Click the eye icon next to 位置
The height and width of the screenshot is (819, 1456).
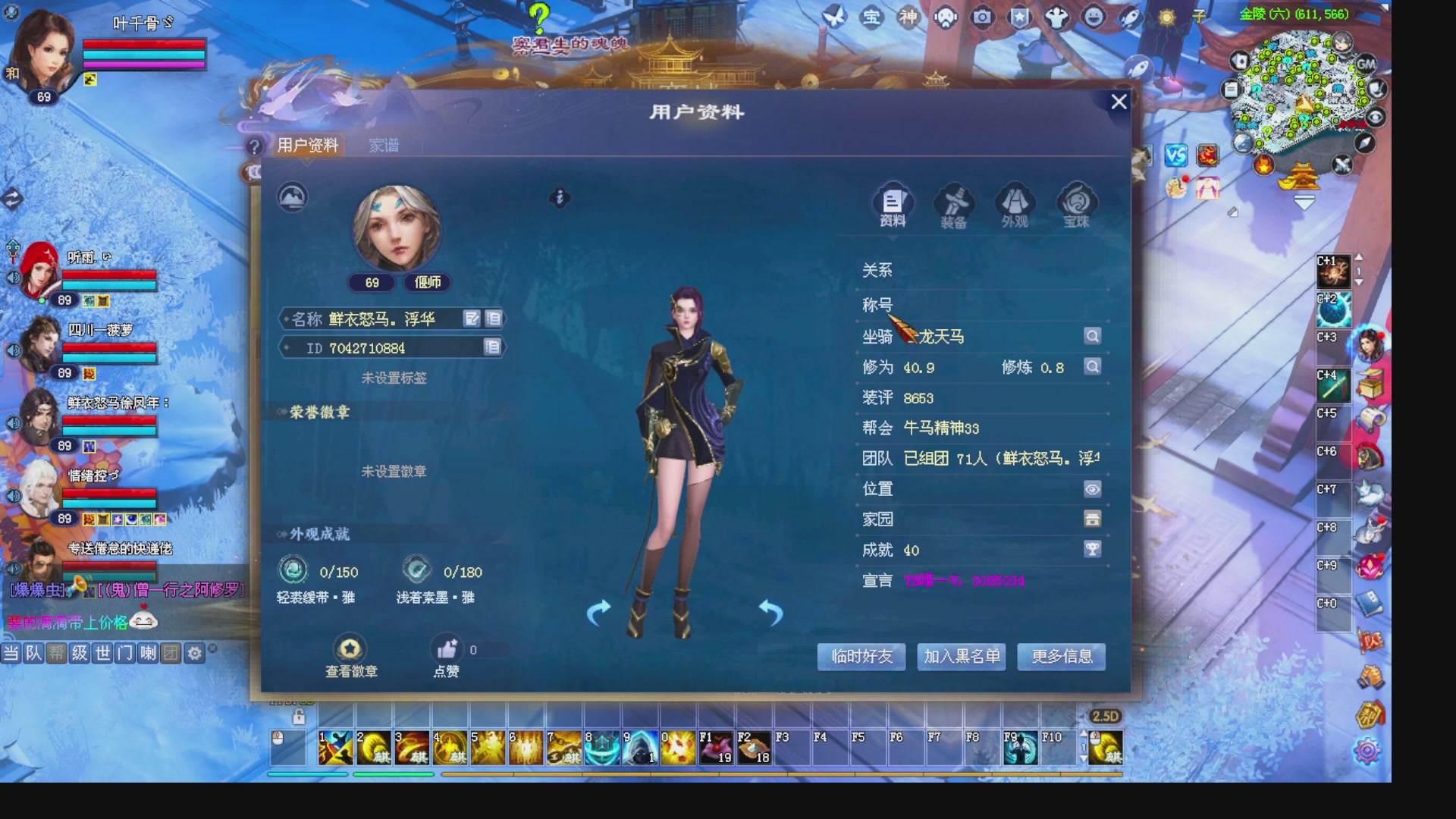click(1092, 489)
